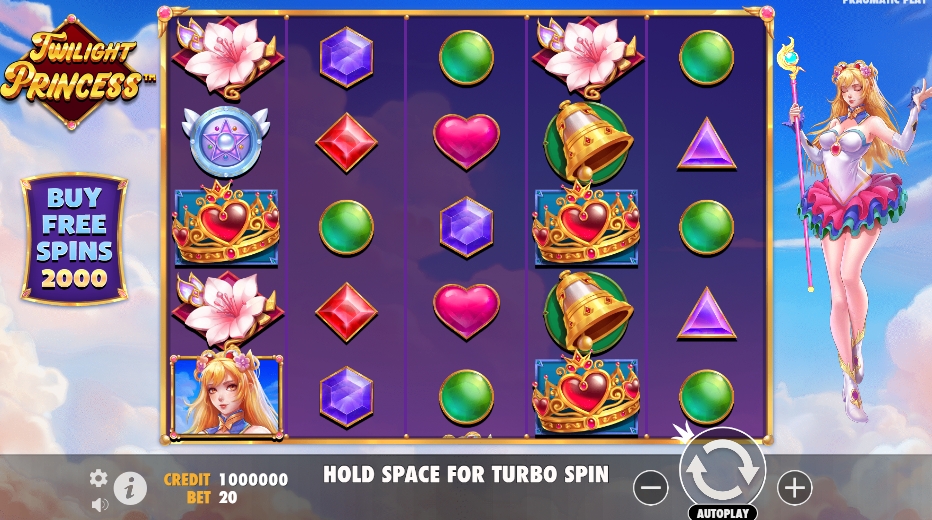The width and height of the screenshot is (932, 520).
Task: Open the settings gear menu
Action: (98, 478)
